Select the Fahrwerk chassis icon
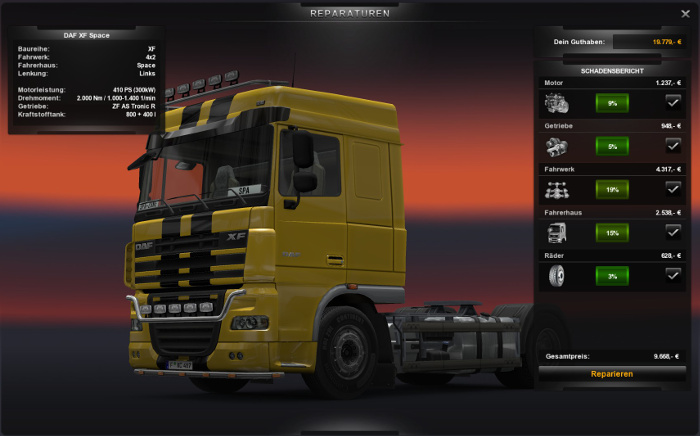This screenshot has height=436, width=700. pyautogui.click(x=557, y=188)
